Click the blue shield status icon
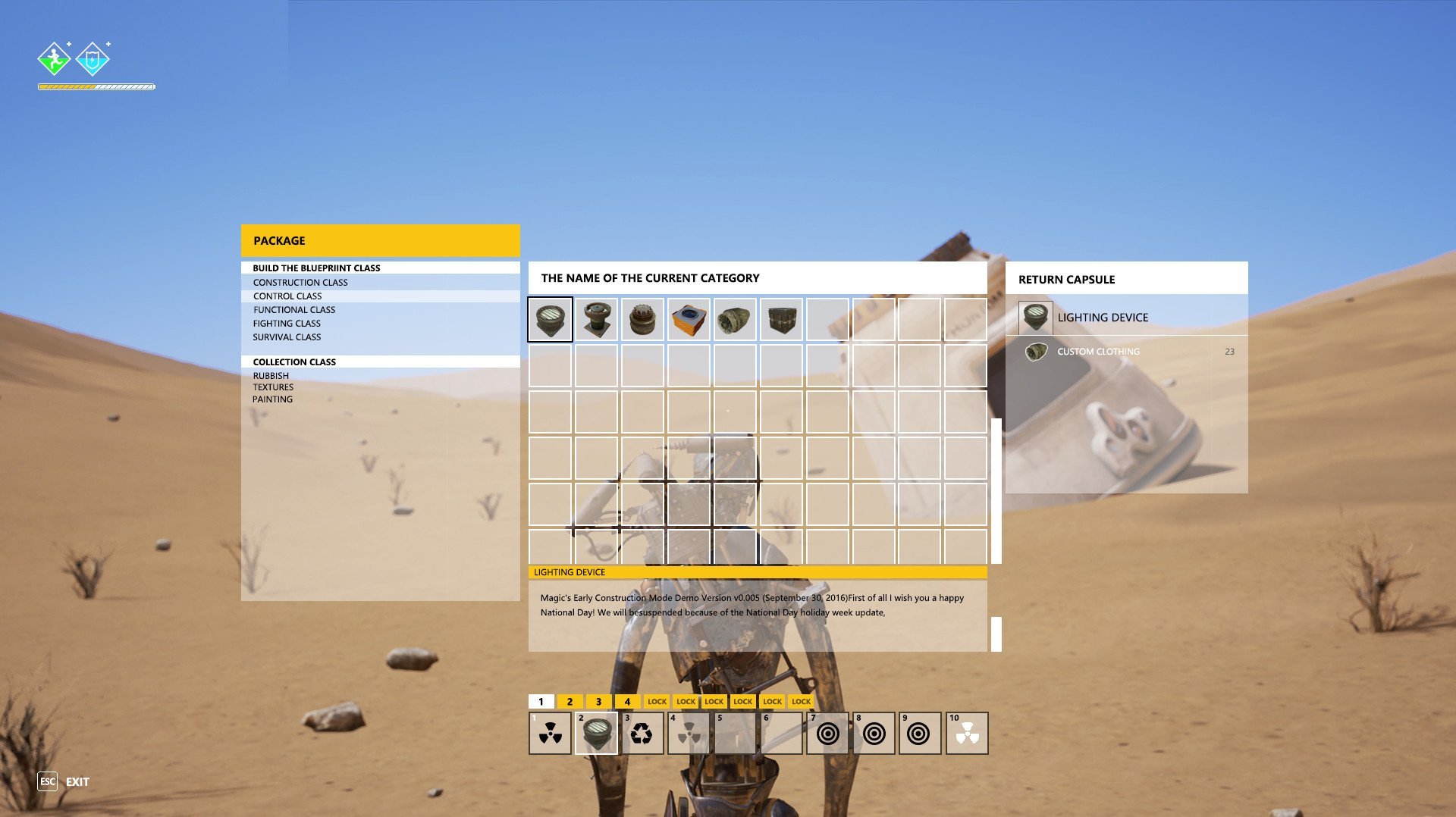The image size is (1456, 817). pyautogui.click(x=92, y=58)
